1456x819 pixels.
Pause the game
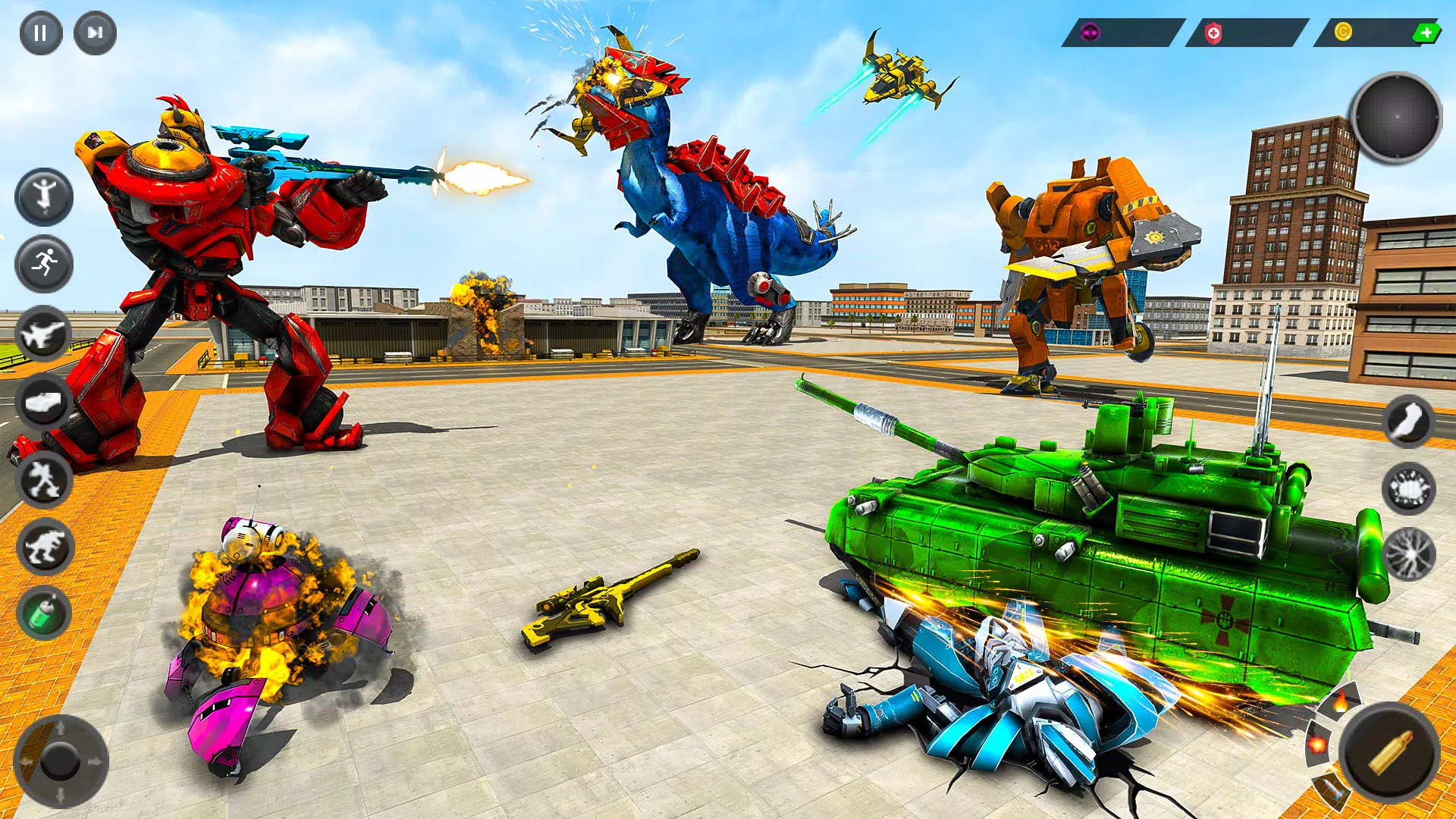(40, 33)
